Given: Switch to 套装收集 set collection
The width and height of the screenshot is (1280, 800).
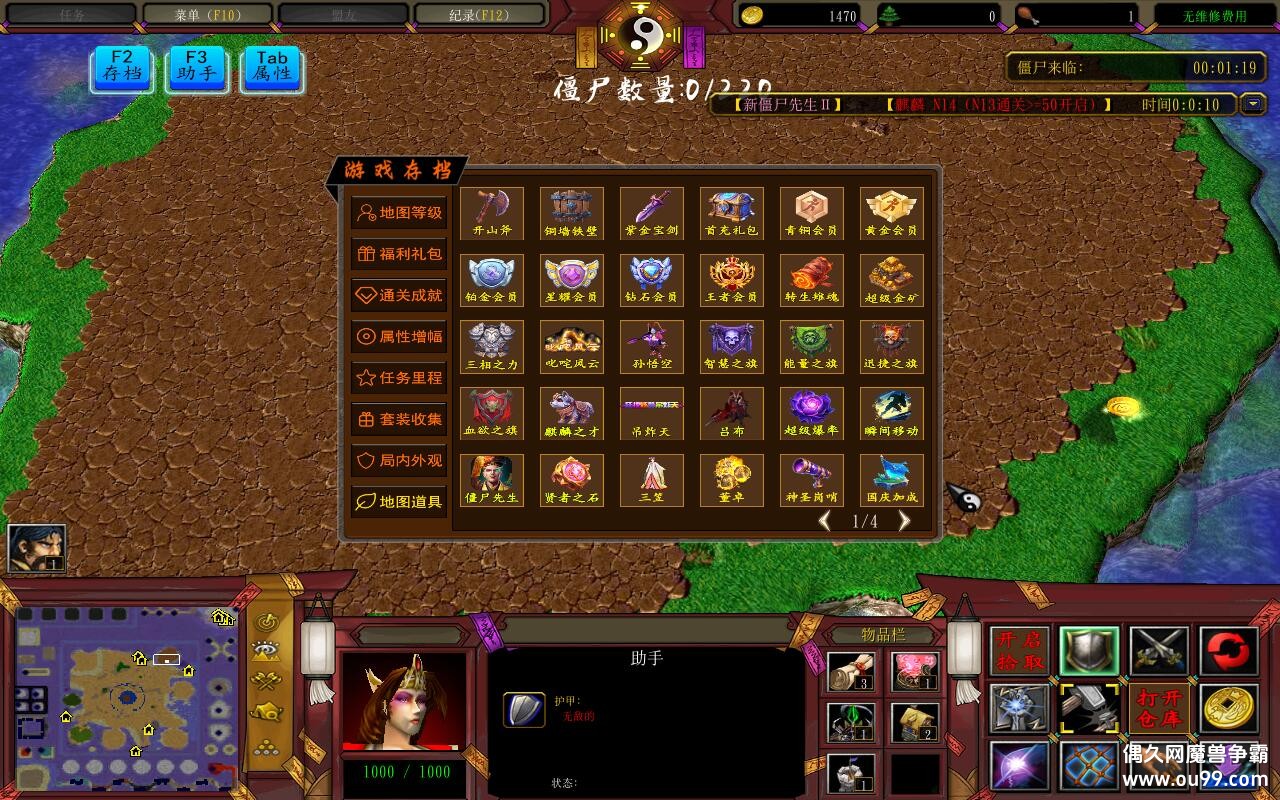Looking at the screenshot, I should pyautogui.click(x=399, y=419).
